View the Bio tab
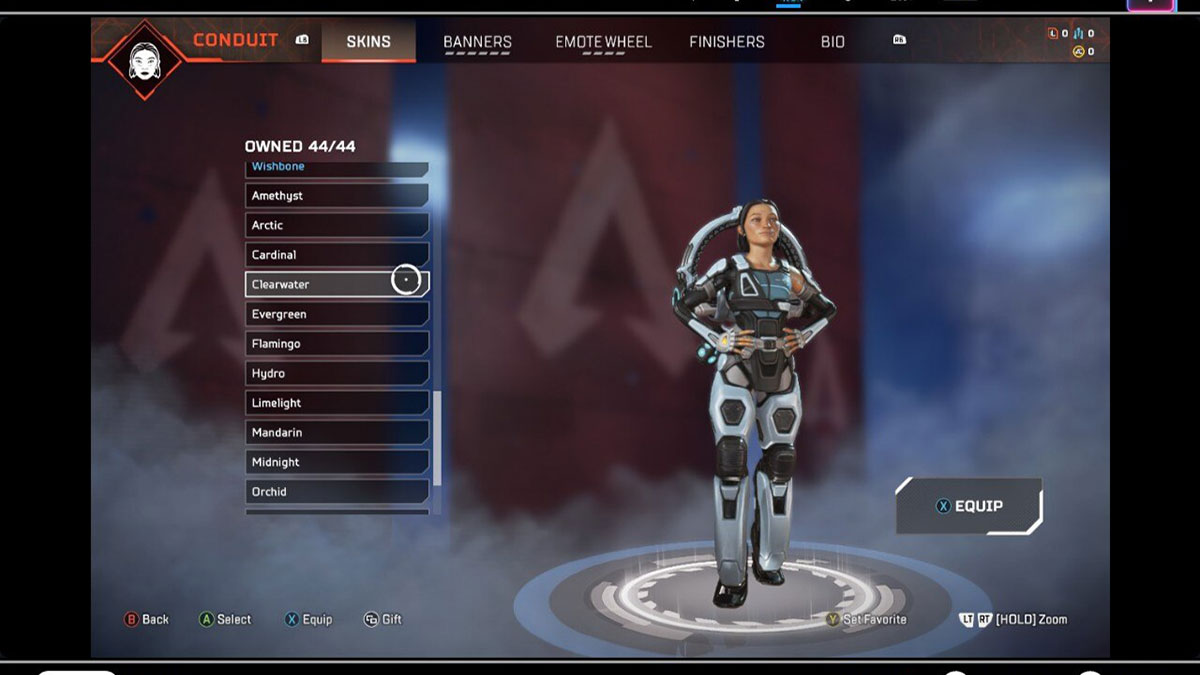The height and width of the screenshot is (675, 1200). pyautogui.click(x=833, y=42)
